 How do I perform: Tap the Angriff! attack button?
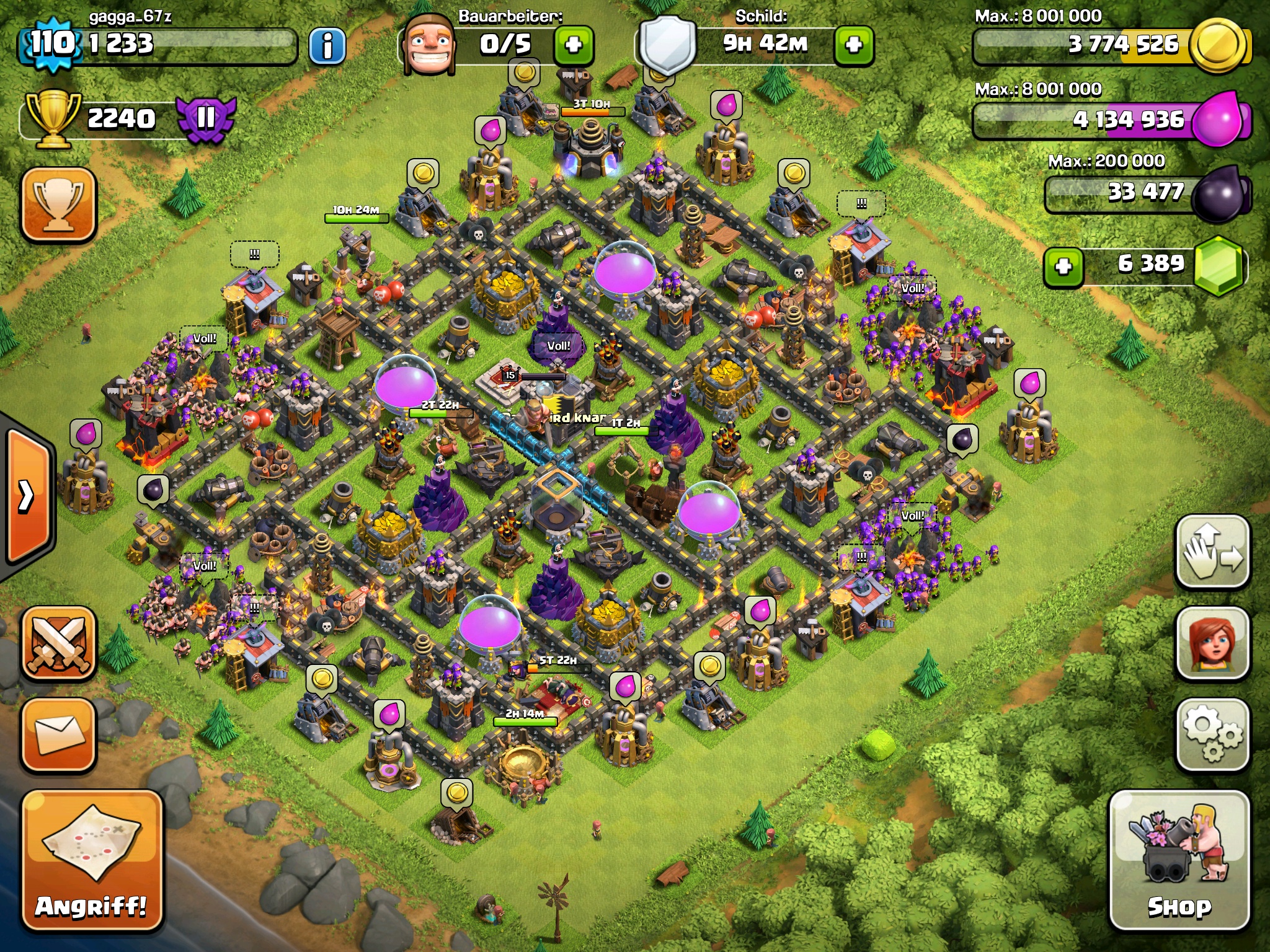click(x=92, y=862)
